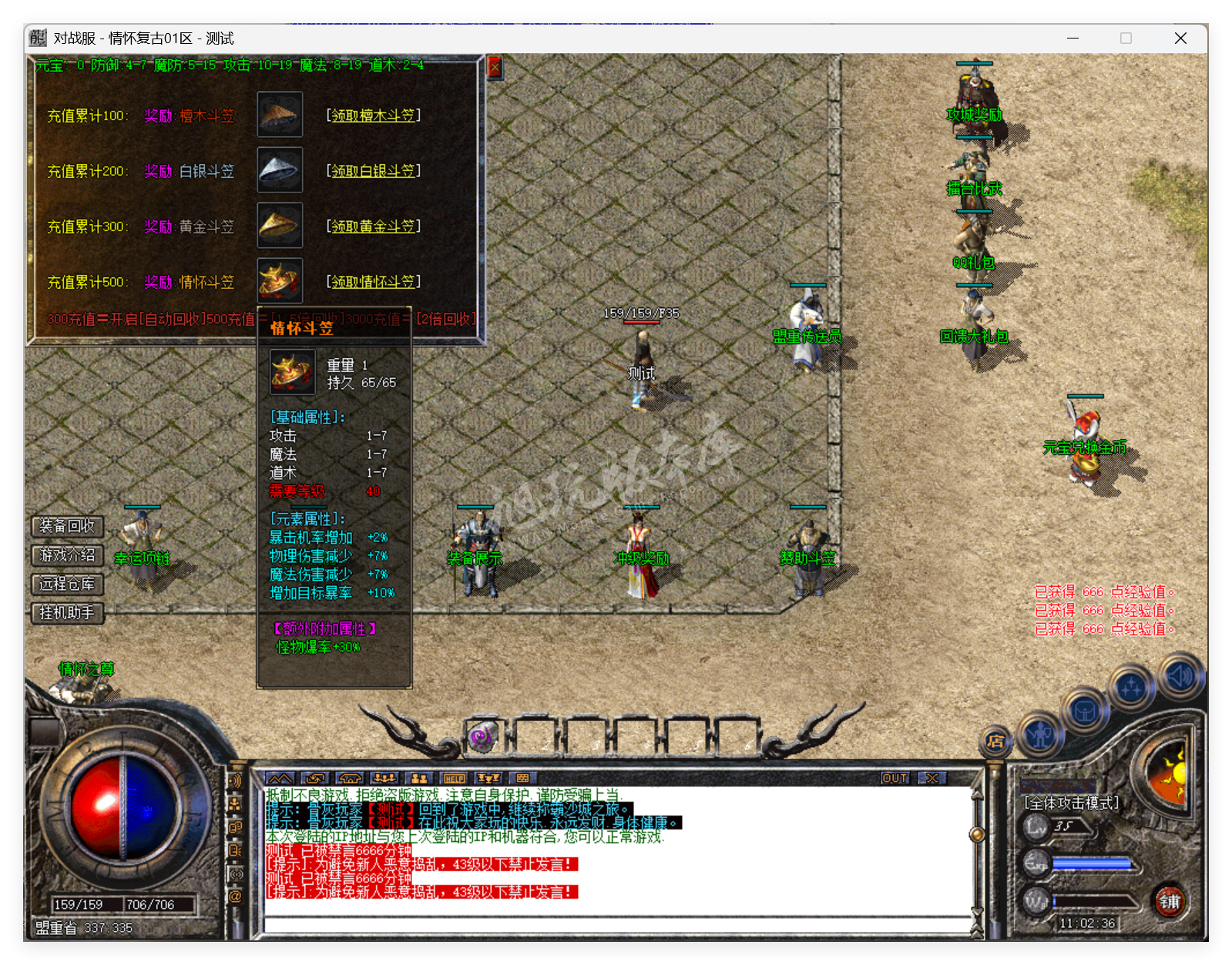Click the HELP icon in the chat toolbar

(x=453, y=779)
